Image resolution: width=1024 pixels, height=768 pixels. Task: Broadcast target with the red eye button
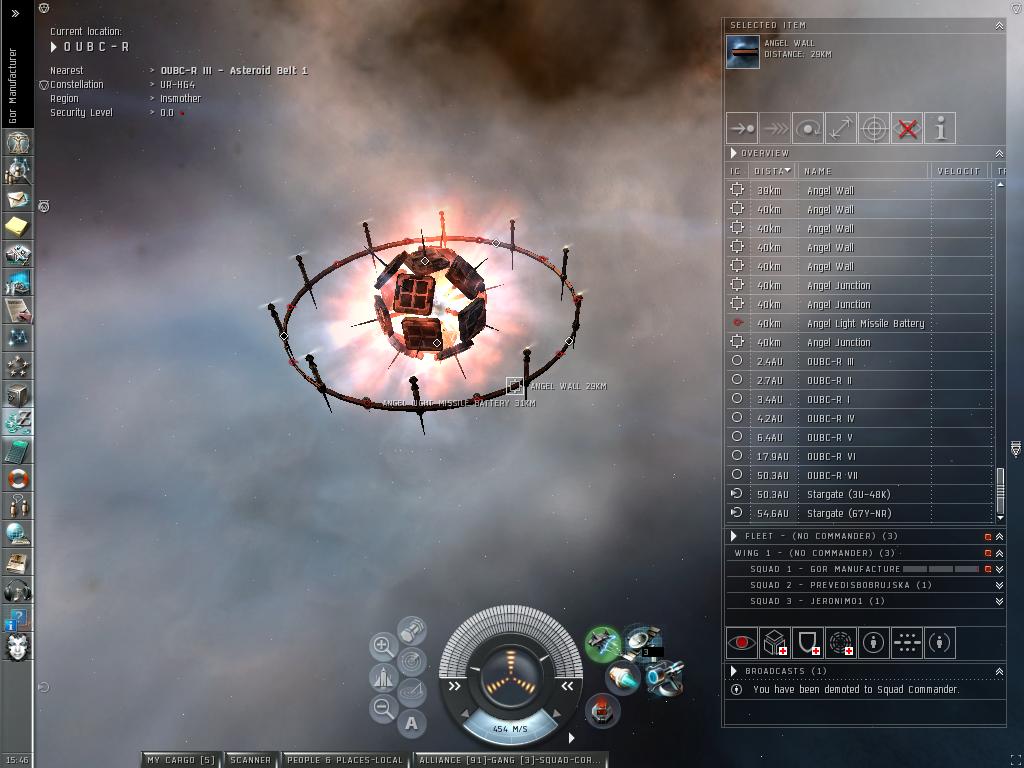pos(742,643)
